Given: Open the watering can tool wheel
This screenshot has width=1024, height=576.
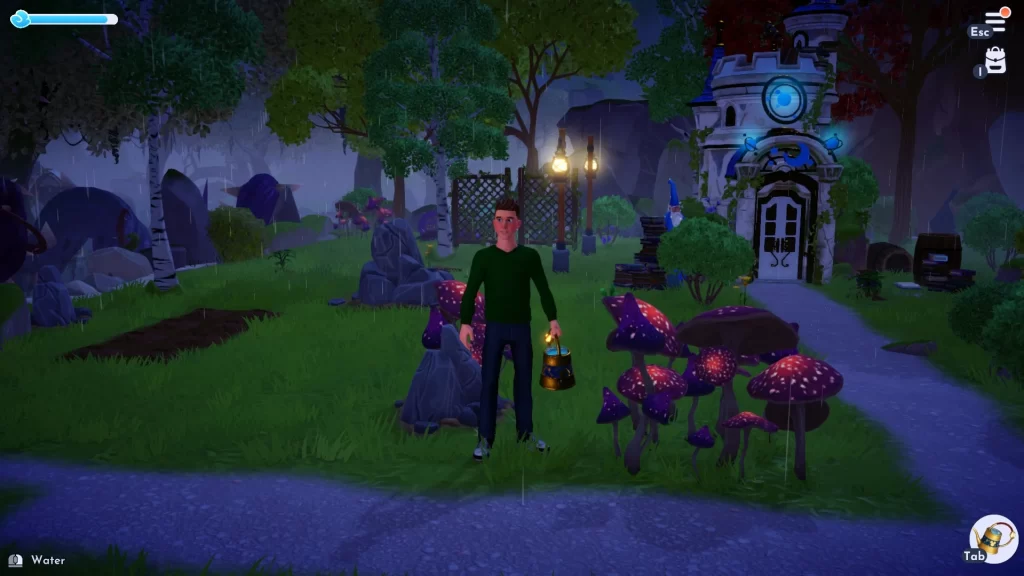Looking at the screenshot, I should coord(994,540).
